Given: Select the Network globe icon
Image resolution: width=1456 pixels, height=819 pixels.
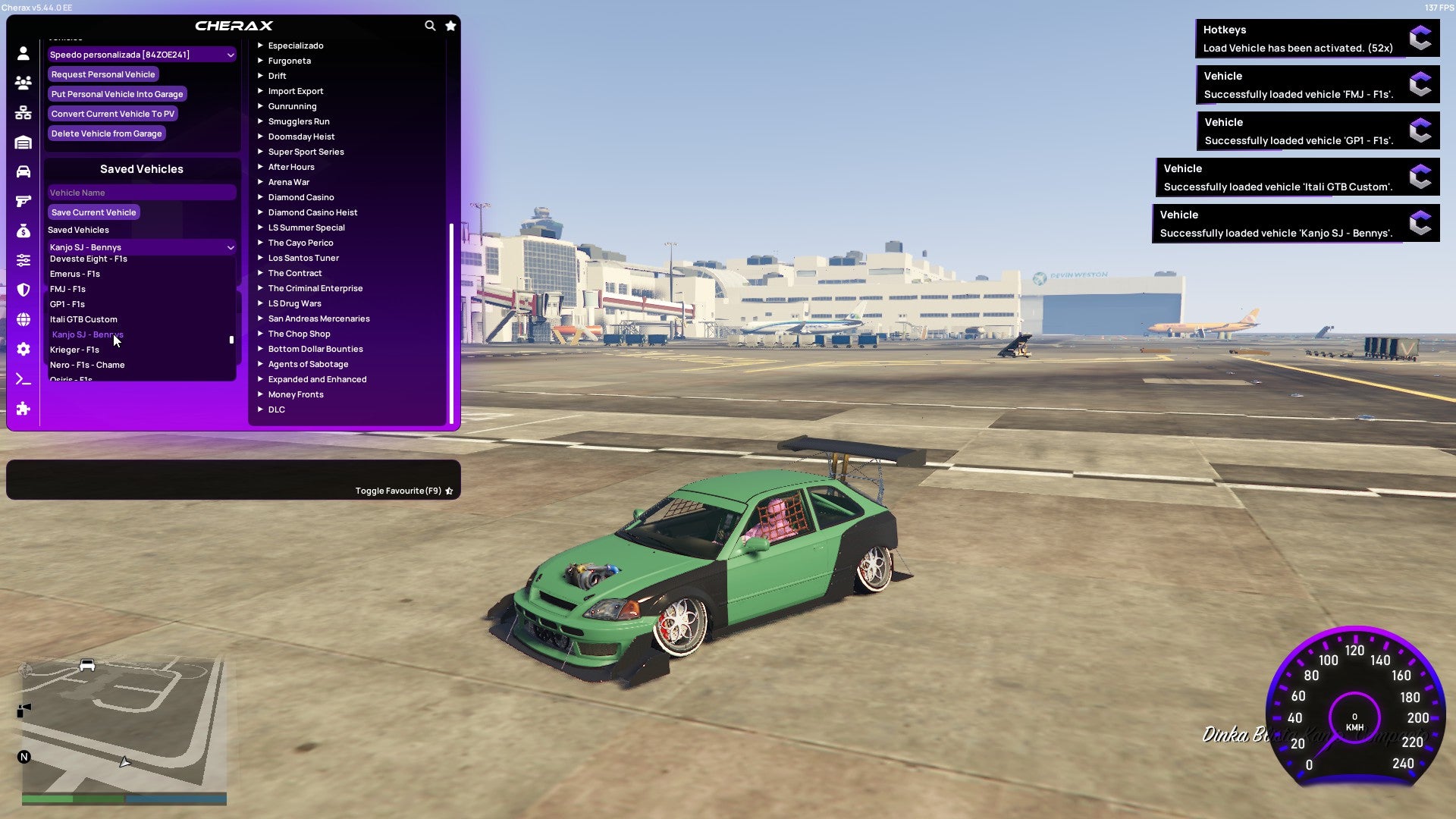Looking at the screenshot, I should 23,318.
